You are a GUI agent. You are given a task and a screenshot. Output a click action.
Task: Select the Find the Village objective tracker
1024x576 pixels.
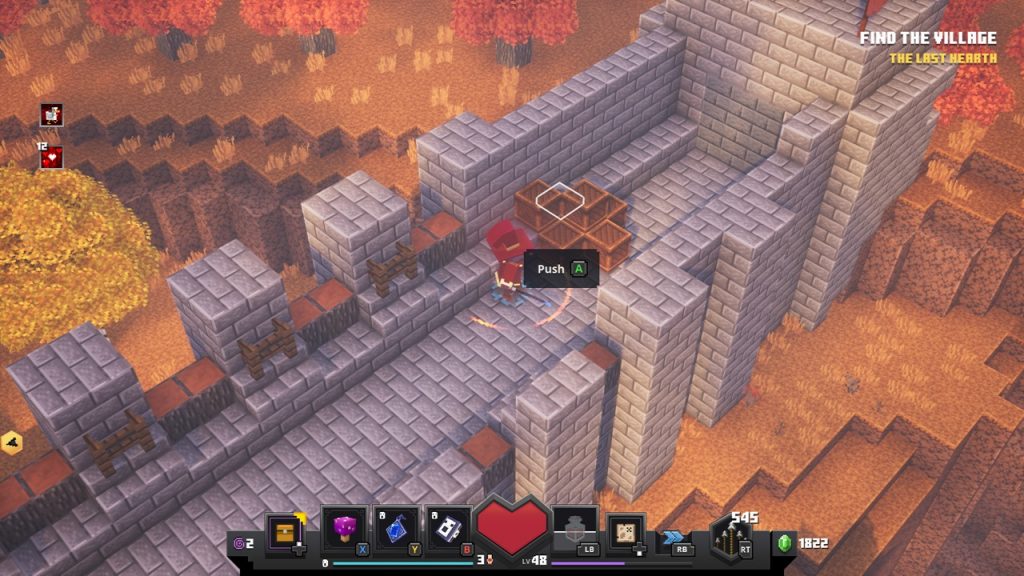tap(928, 39)
